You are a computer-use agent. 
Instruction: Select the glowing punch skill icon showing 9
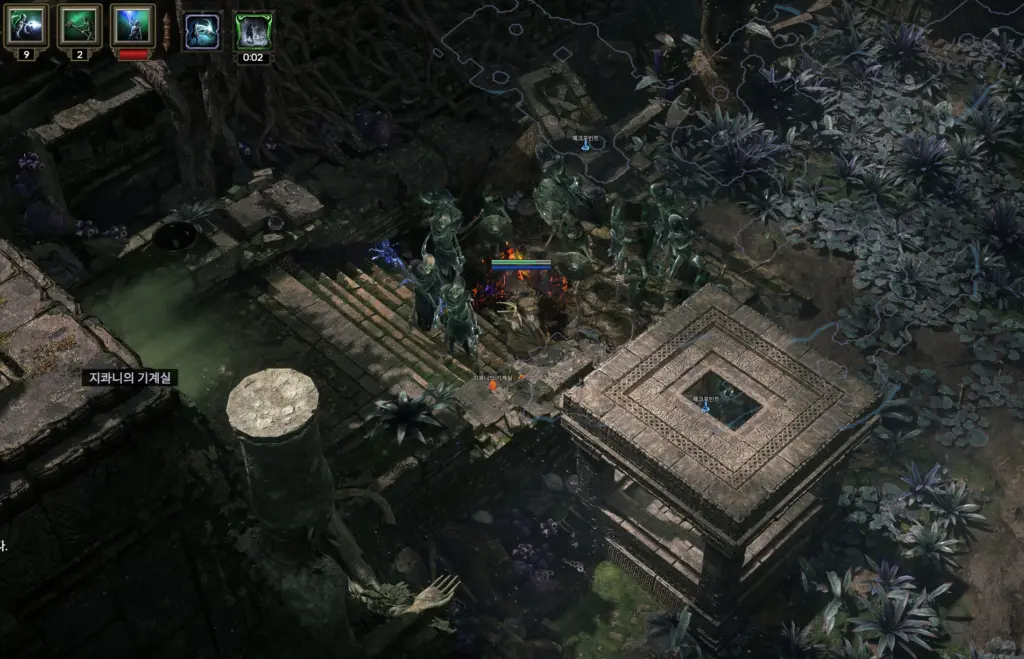pyautogui.click(x=26, y=25)
